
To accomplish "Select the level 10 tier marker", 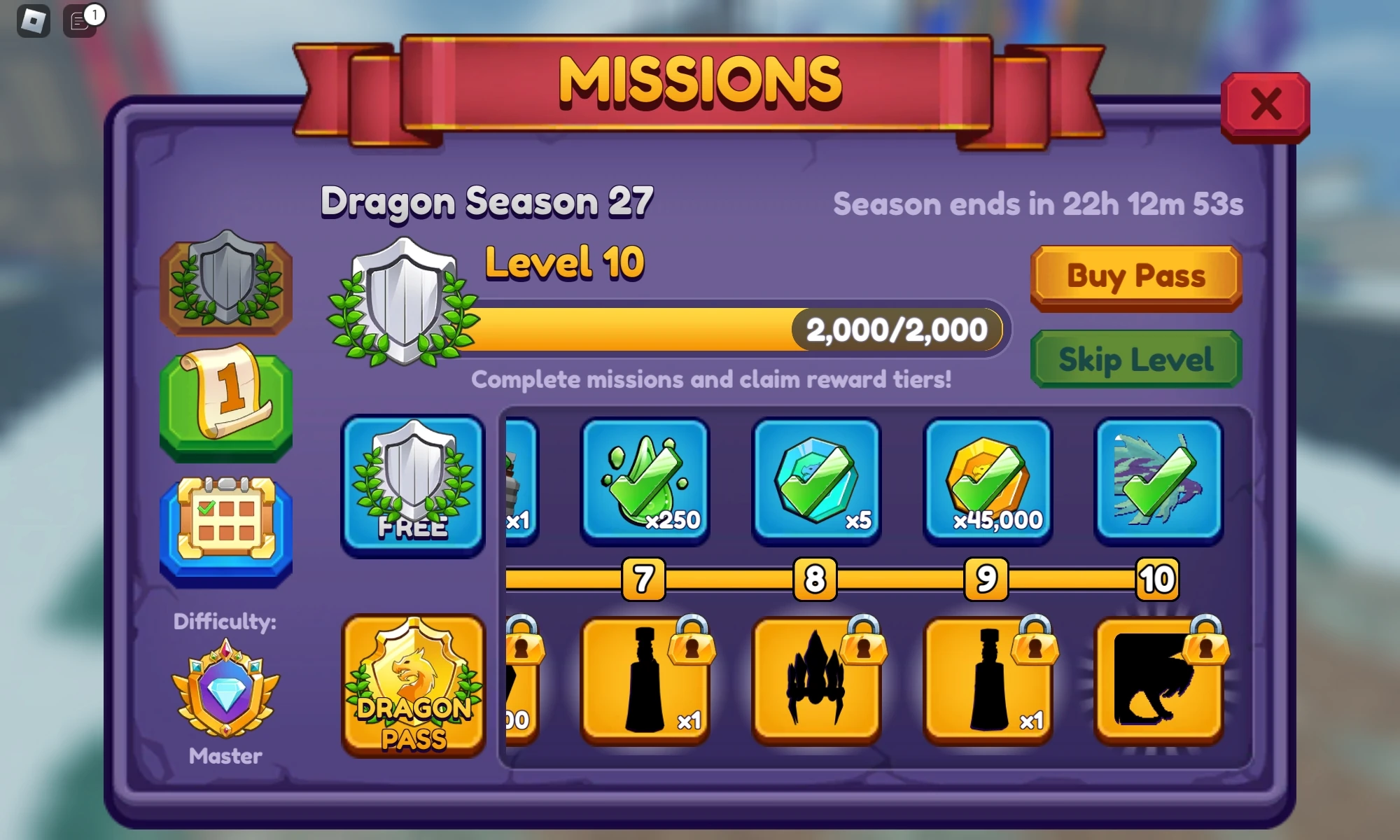I will click(1156, 580).
